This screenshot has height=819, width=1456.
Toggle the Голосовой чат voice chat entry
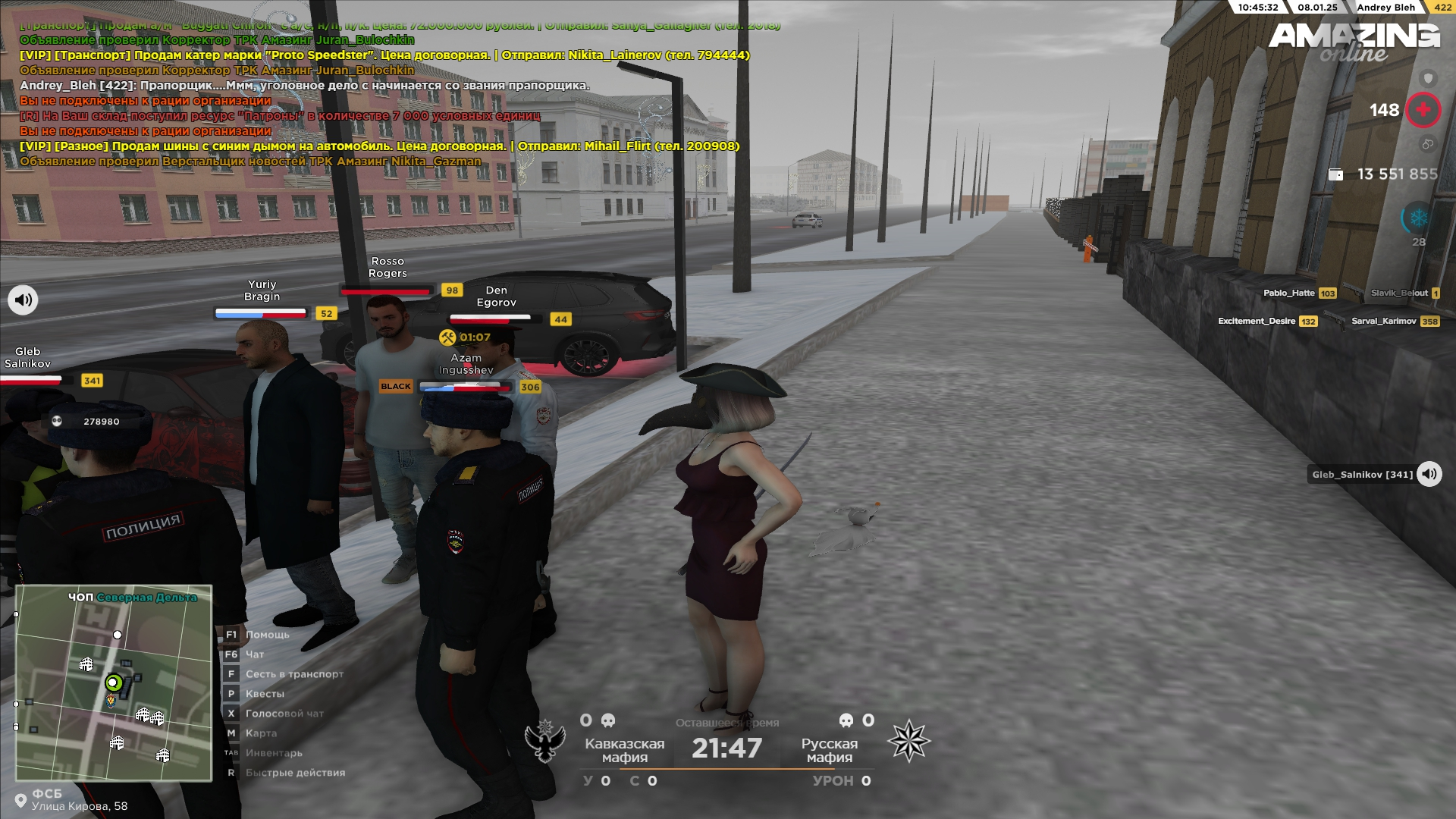[x=284, y=714]
